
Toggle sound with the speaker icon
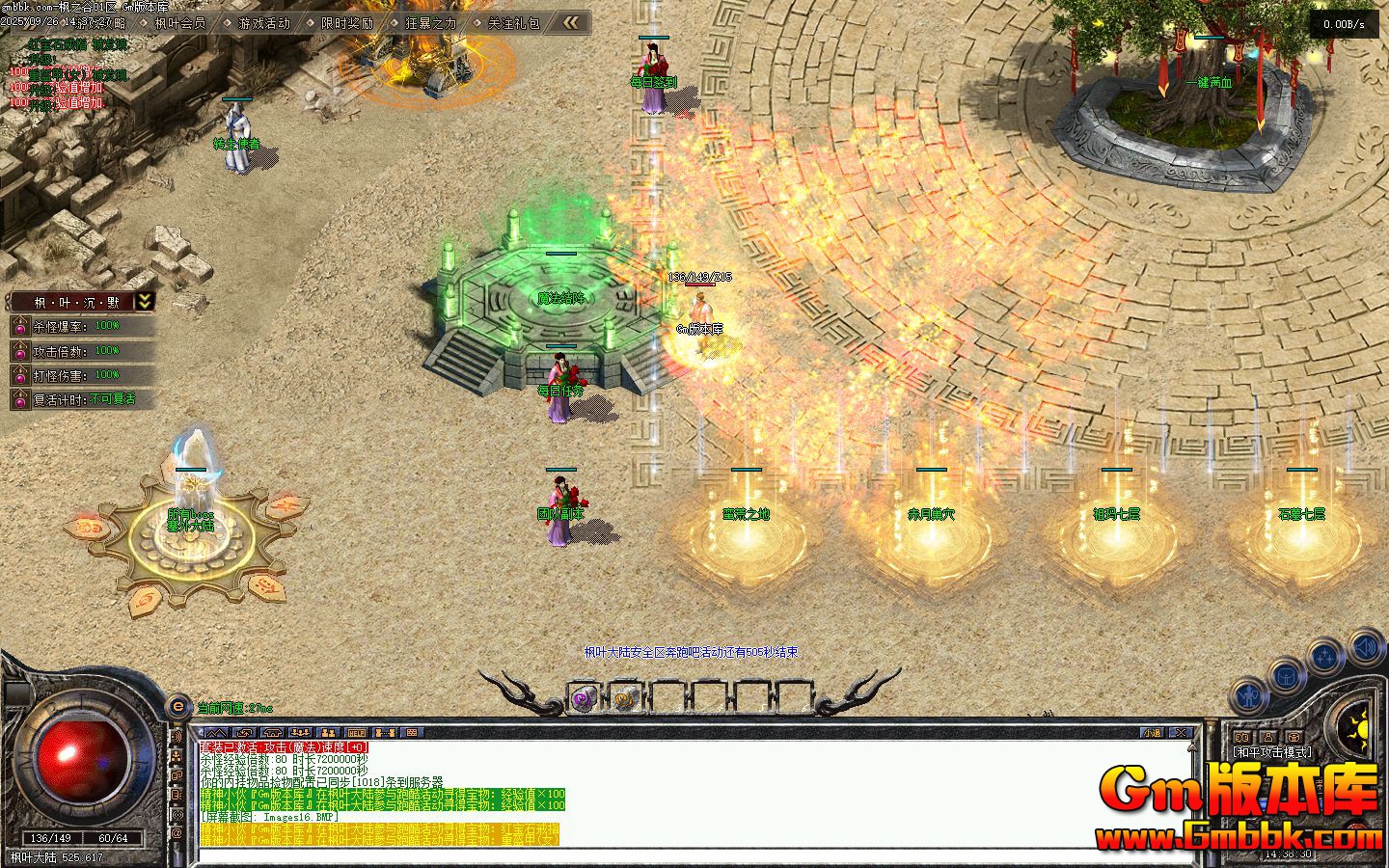point(1366,646)
